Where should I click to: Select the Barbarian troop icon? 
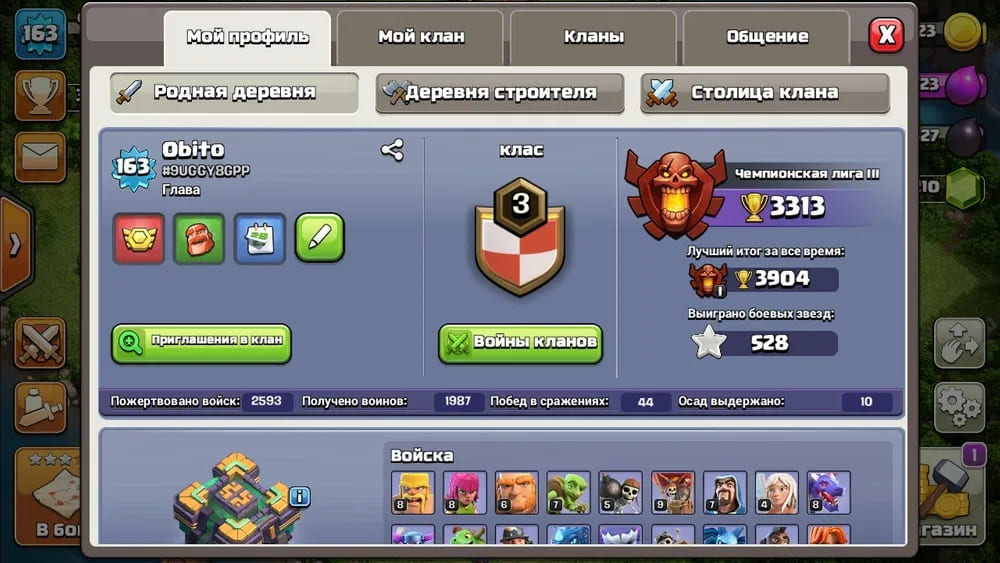pos(412,492)
